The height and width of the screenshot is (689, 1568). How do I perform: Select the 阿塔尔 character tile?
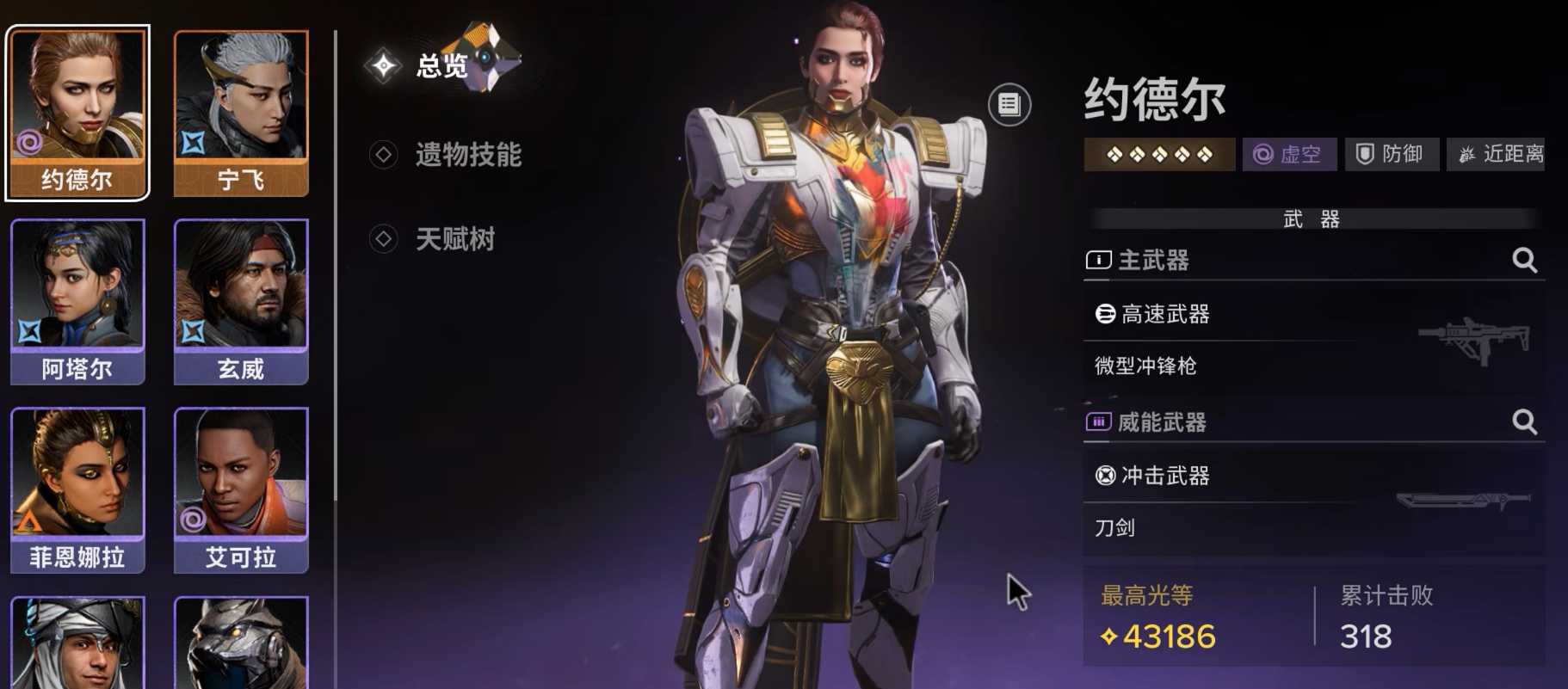tap(77, 301)
